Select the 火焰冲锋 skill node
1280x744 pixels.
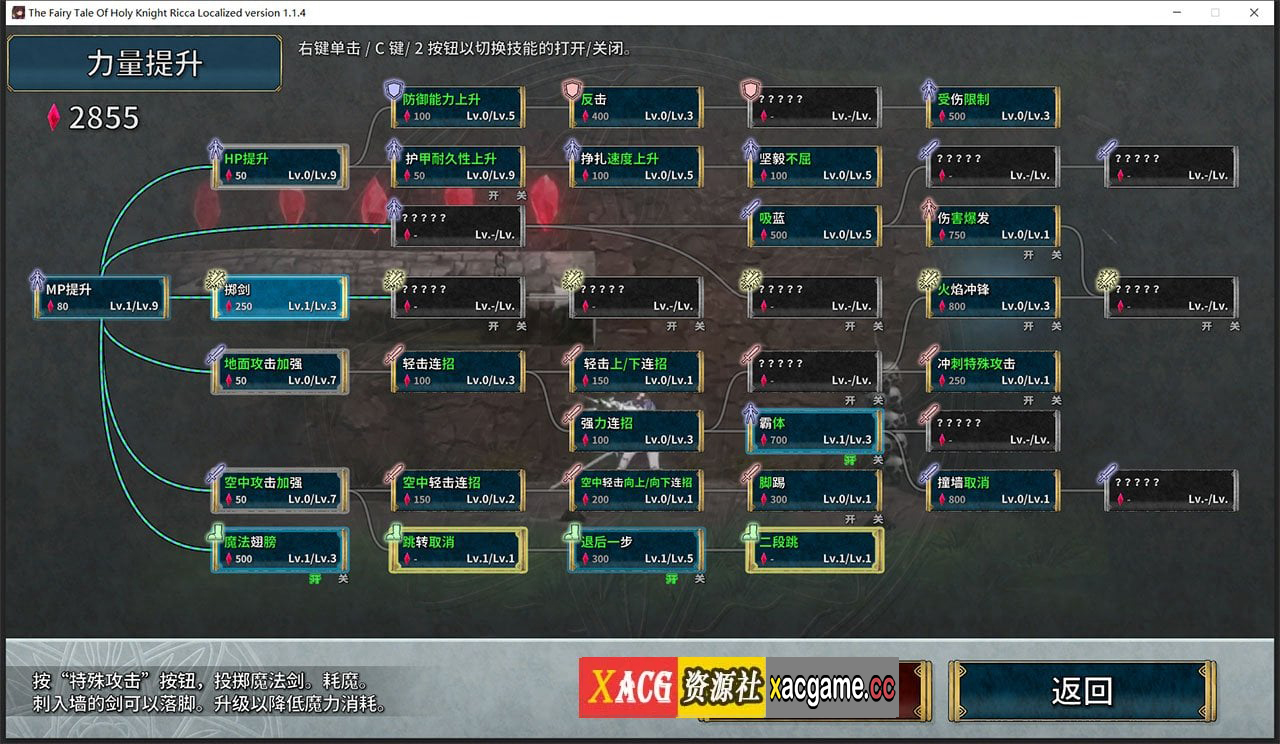(993, 297)
